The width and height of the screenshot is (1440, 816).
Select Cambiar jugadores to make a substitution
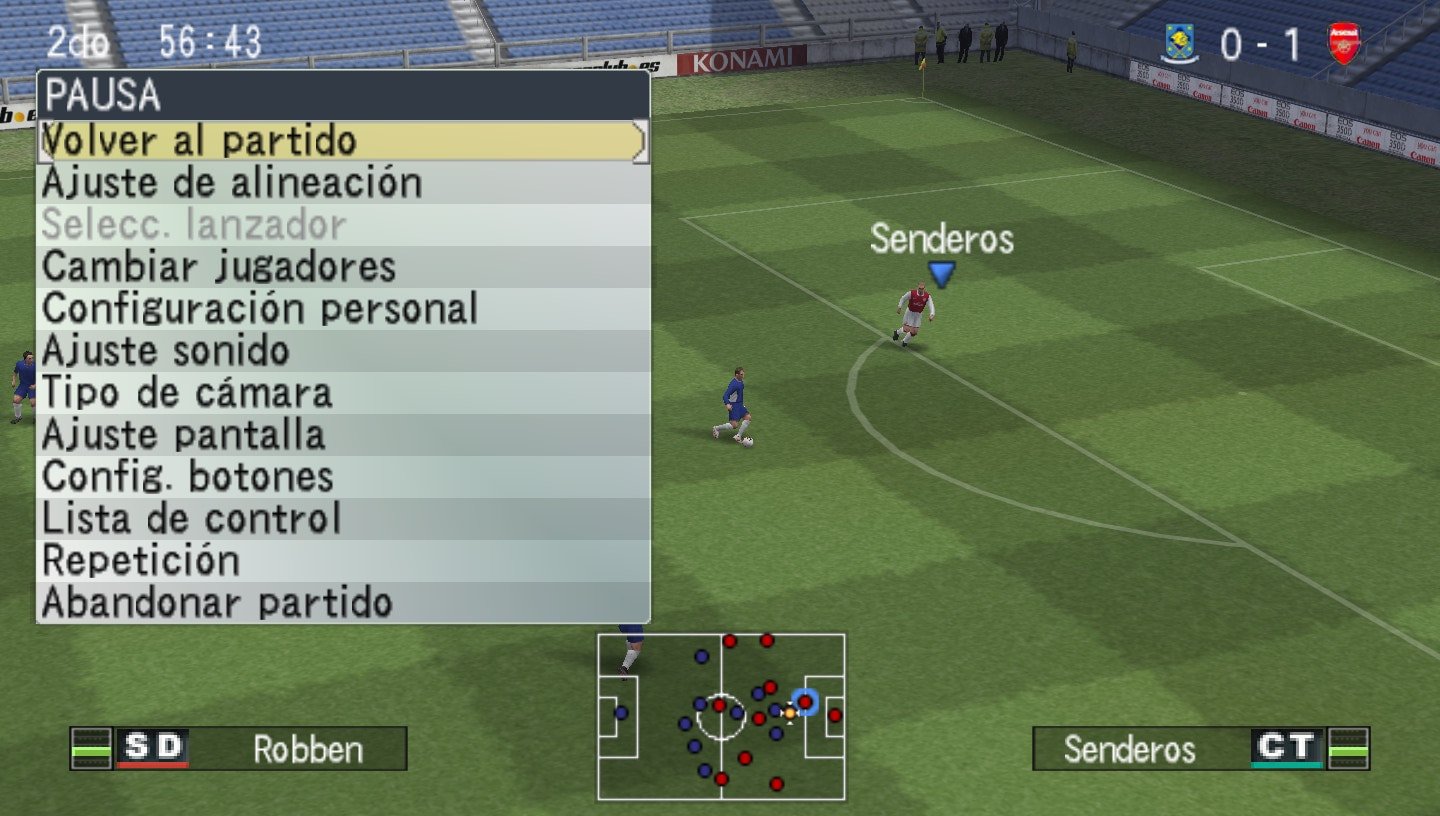coord(218,266)
